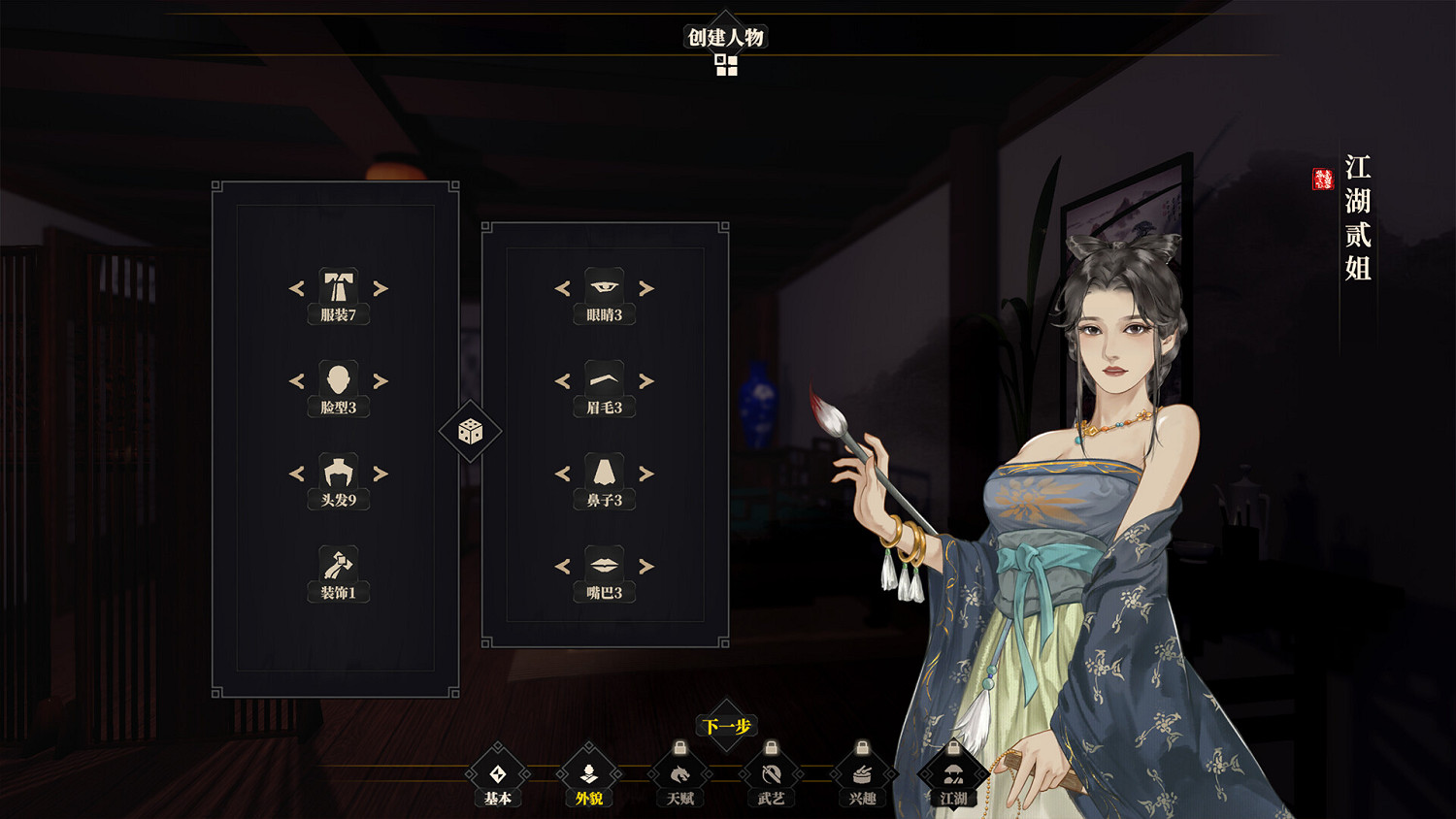Advance 服装7 with the right arrow

(x=381, y=288)
